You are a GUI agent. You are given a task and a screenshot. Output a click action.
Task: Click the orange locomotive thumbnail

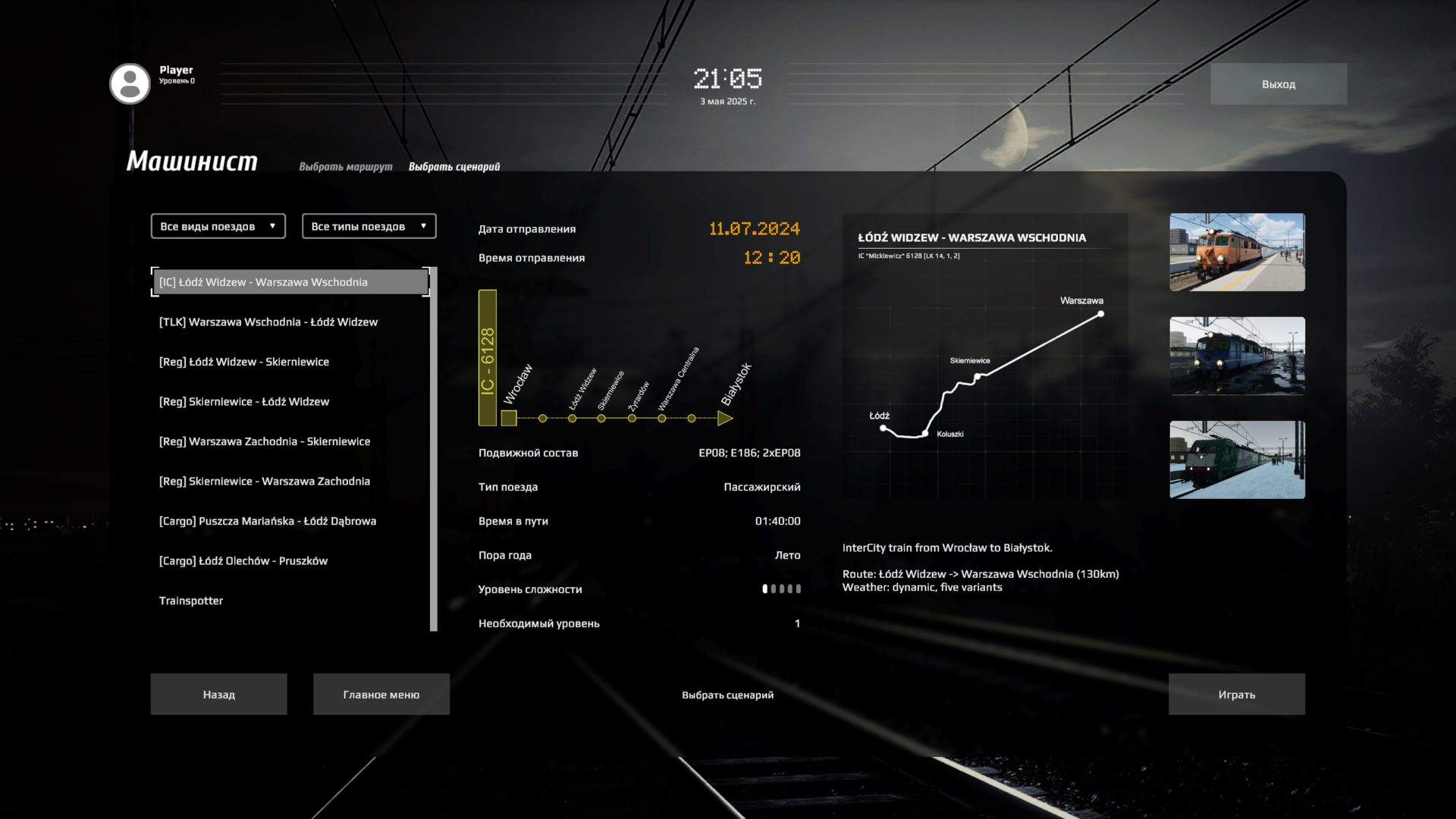point(1237,253)
